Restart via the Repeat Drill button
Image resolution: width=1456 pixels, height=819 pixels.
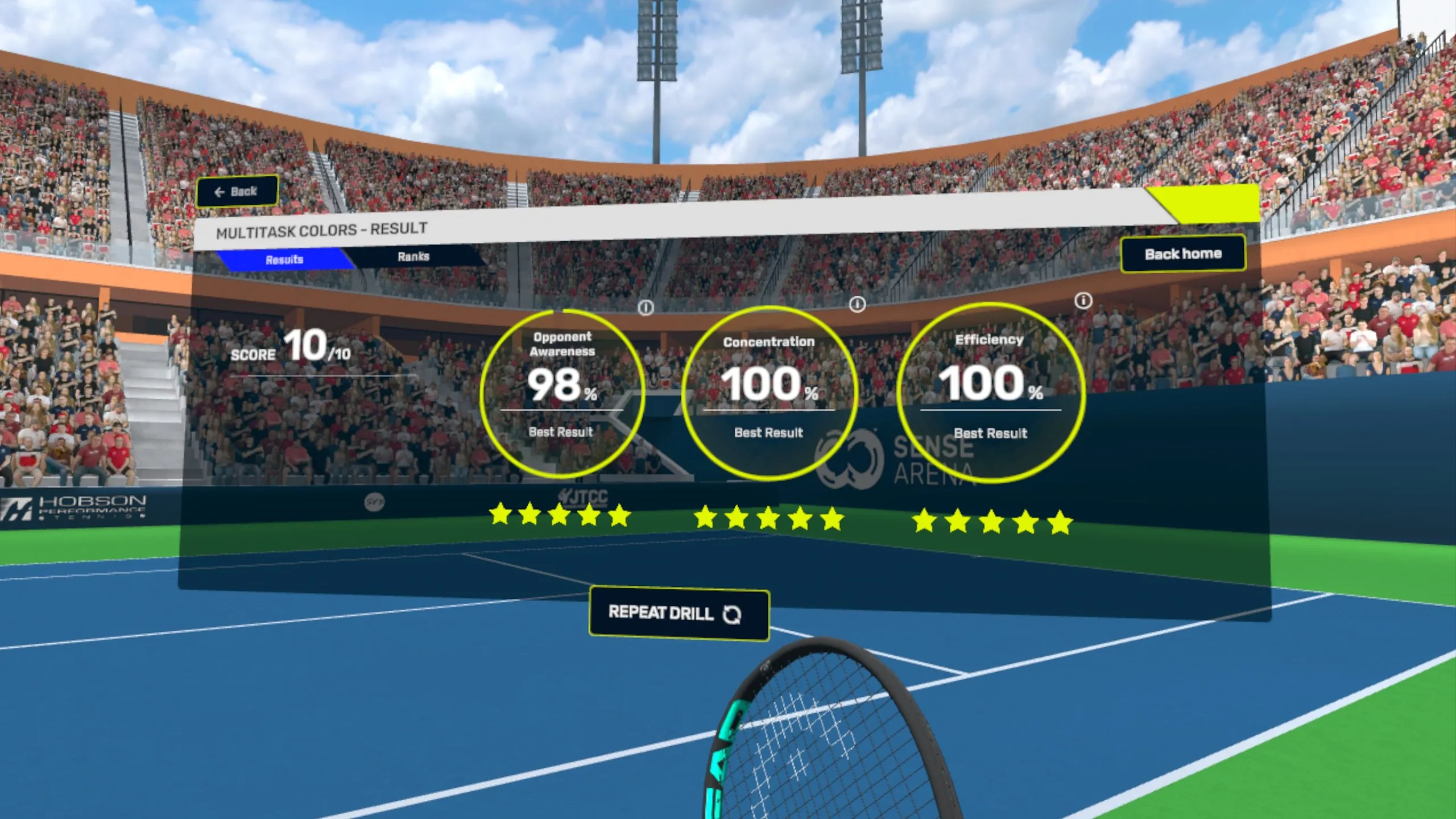(679, 614)
